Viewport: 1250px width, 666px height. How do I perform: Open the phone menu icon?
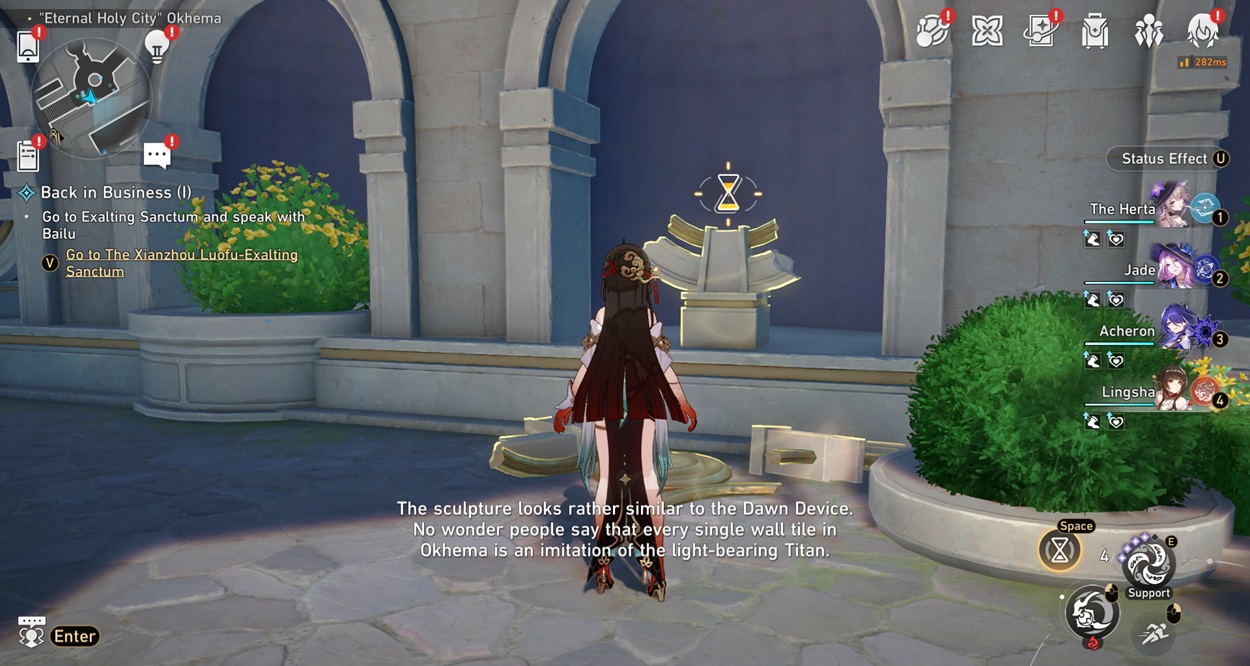coord(28,47)
